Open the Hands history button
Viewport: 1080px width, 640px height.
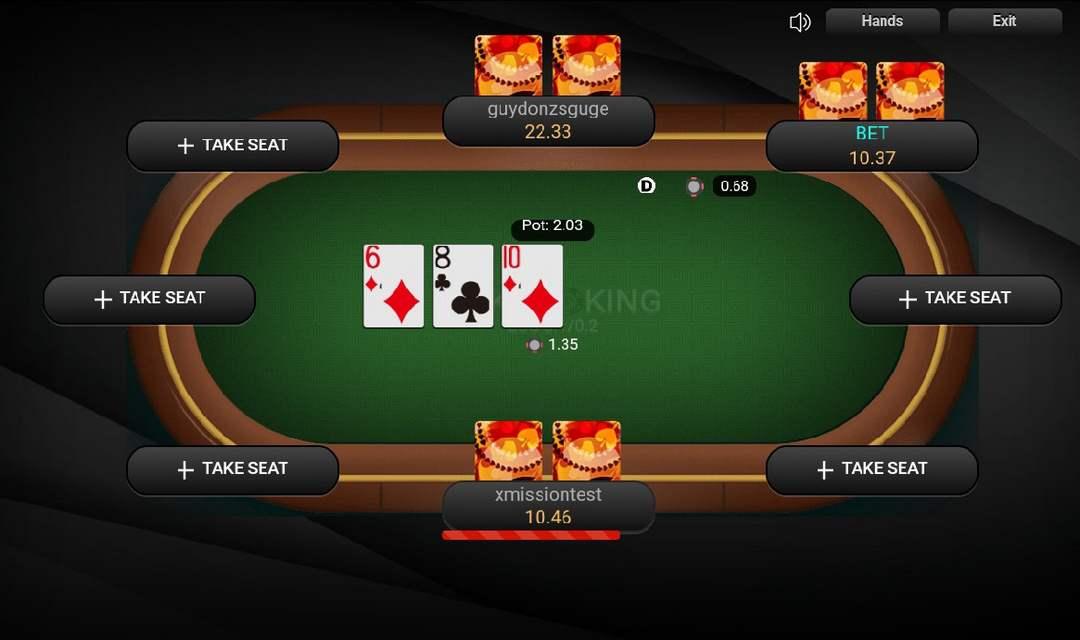click(x=882, y=21)
